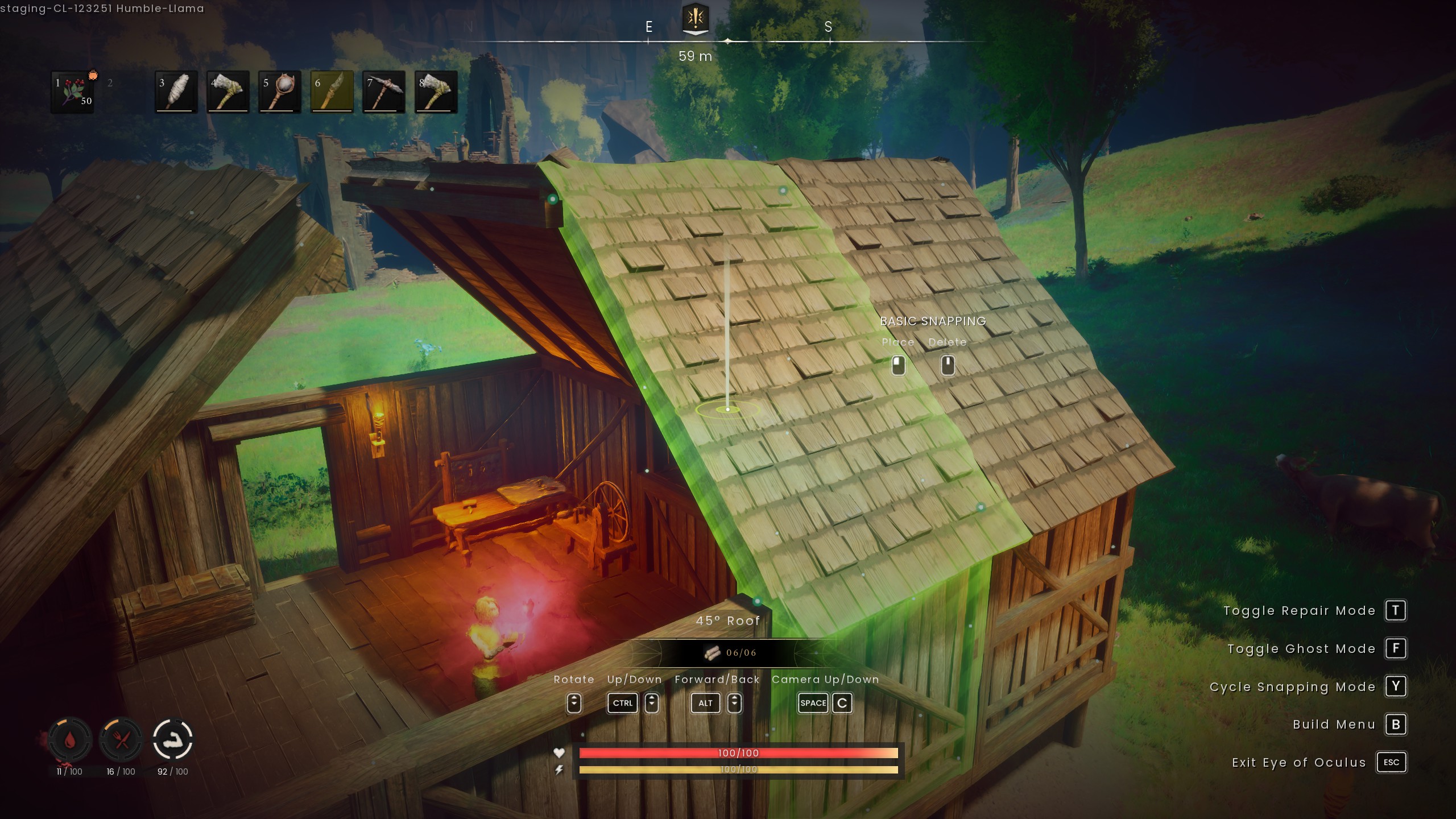Select the stone axe in slot 8
The height and width of the screenshot is (819, 1456).
436,92
